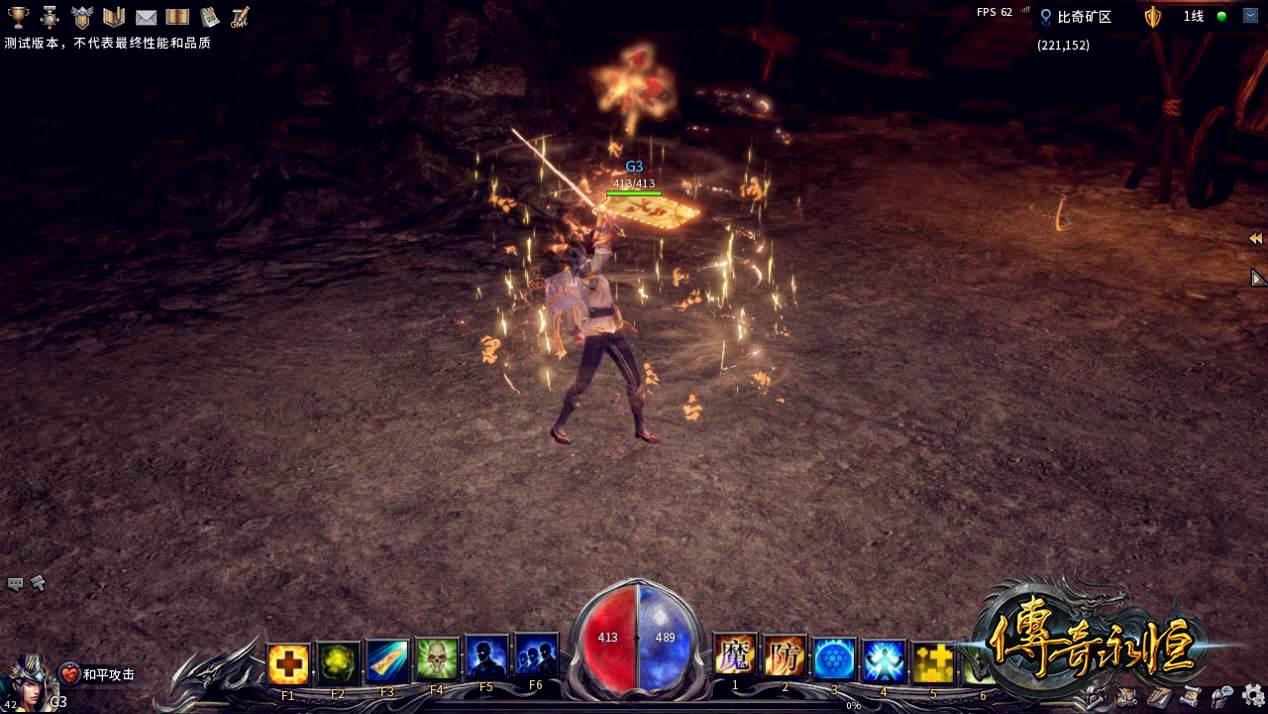This screenshot has height=714, width=1268.
Task: Click the medal ranking icon
Action: click(x=50, y=17)
